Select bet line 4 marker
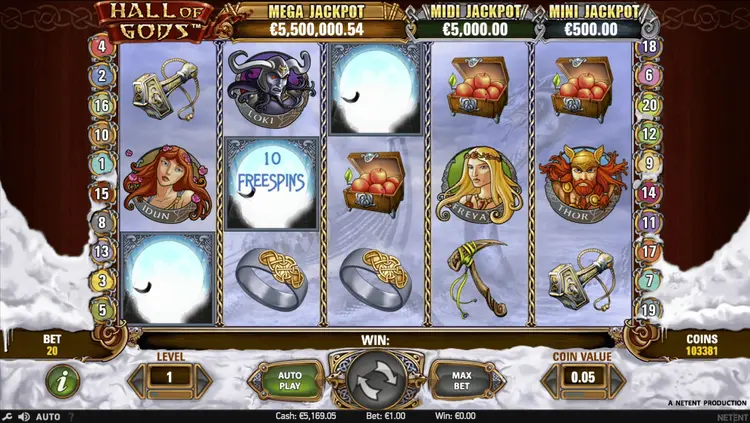The image size is (750, 423). pyautogui.click(x=102, y=46)
